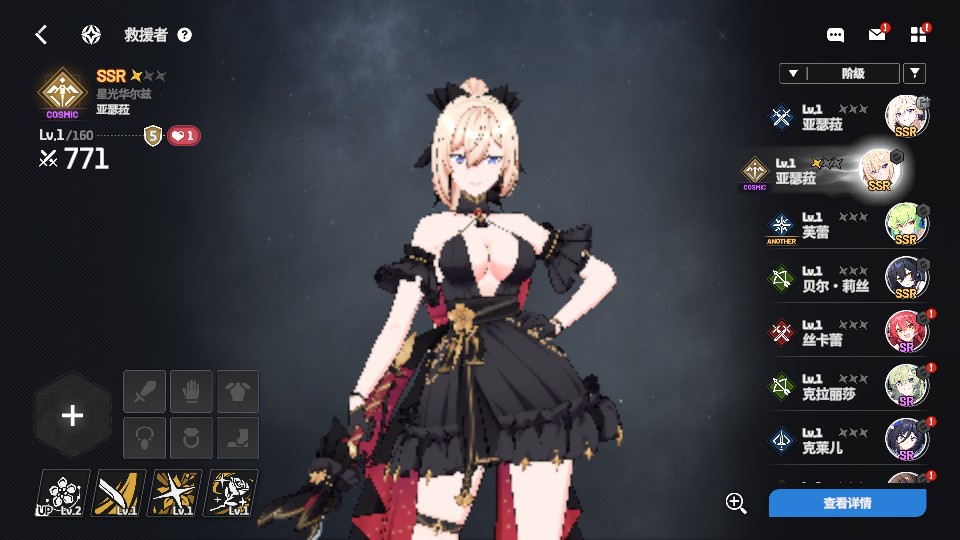Image resolution: width=960 pixels, height=540 pixels.
Task: Click the blue 查看详情 button
Action: (847, 503)
